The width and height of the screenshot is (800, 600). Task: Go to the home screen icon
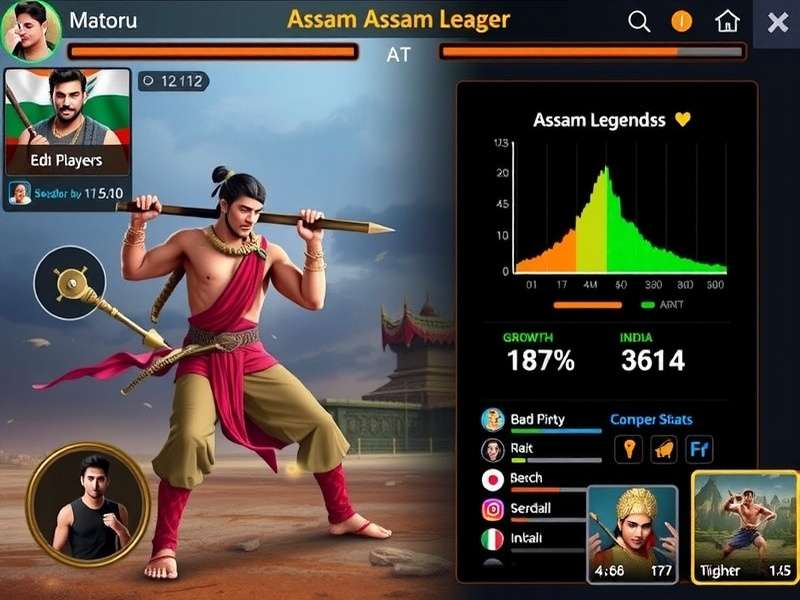(728, 21)
